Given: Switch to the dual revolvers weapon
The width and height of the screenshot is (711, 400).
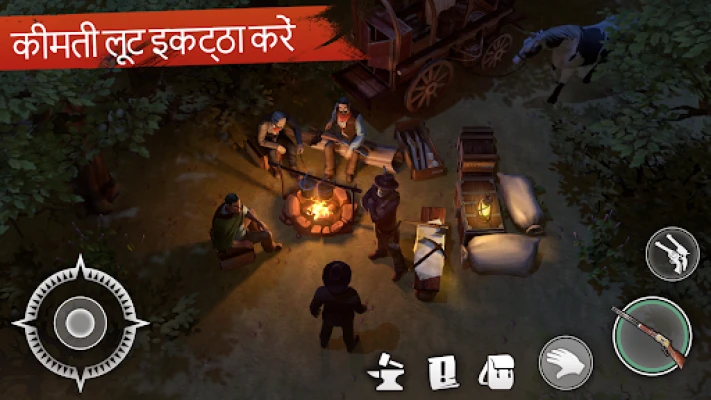Looking at the screenshot, I should pyautogui.click(x=672, y=254).
